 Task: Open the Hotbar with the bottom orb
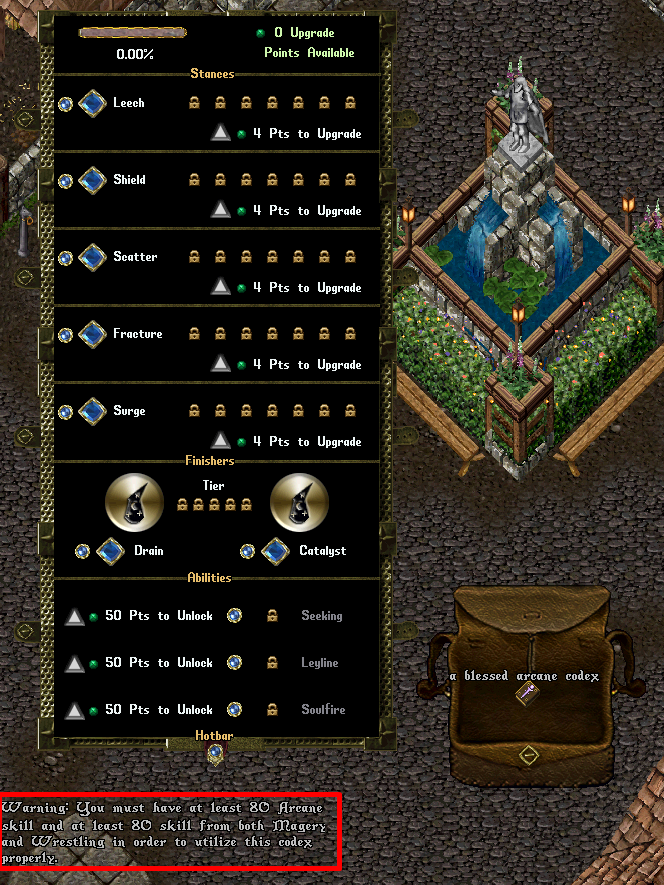[x=214, y=752]
